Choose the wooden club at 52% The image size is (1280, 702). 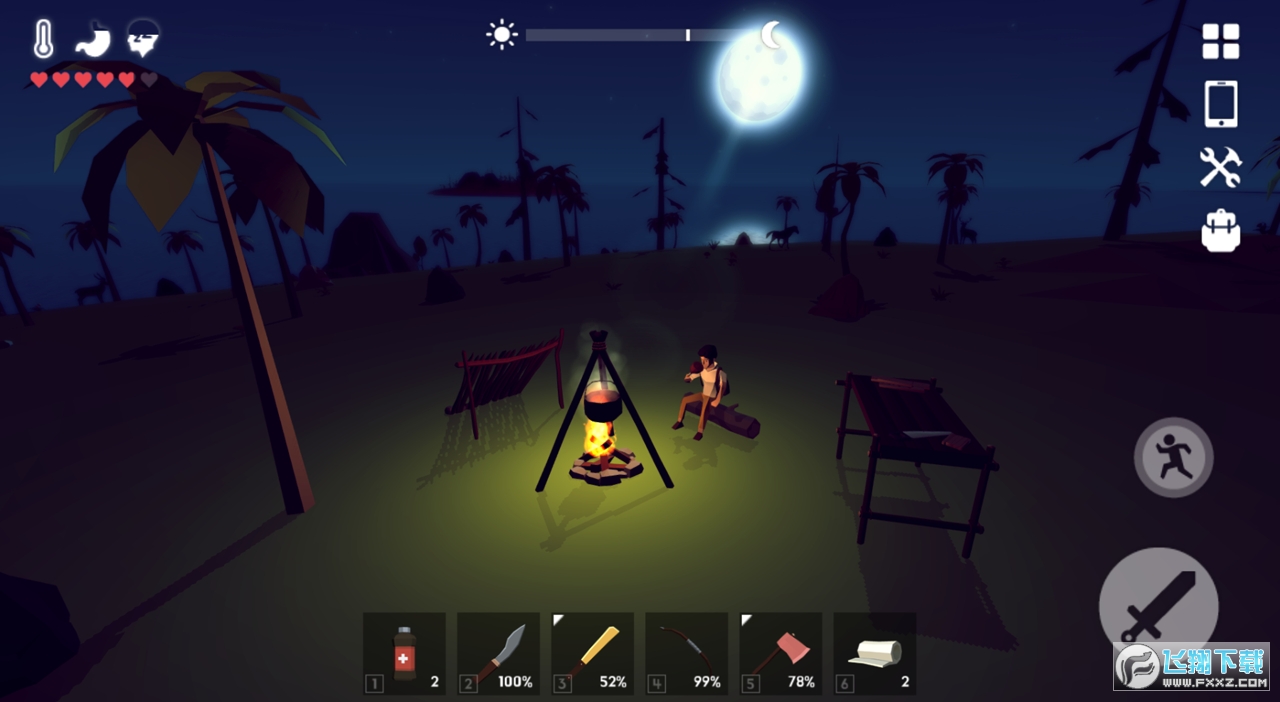(x=592, y=654)
